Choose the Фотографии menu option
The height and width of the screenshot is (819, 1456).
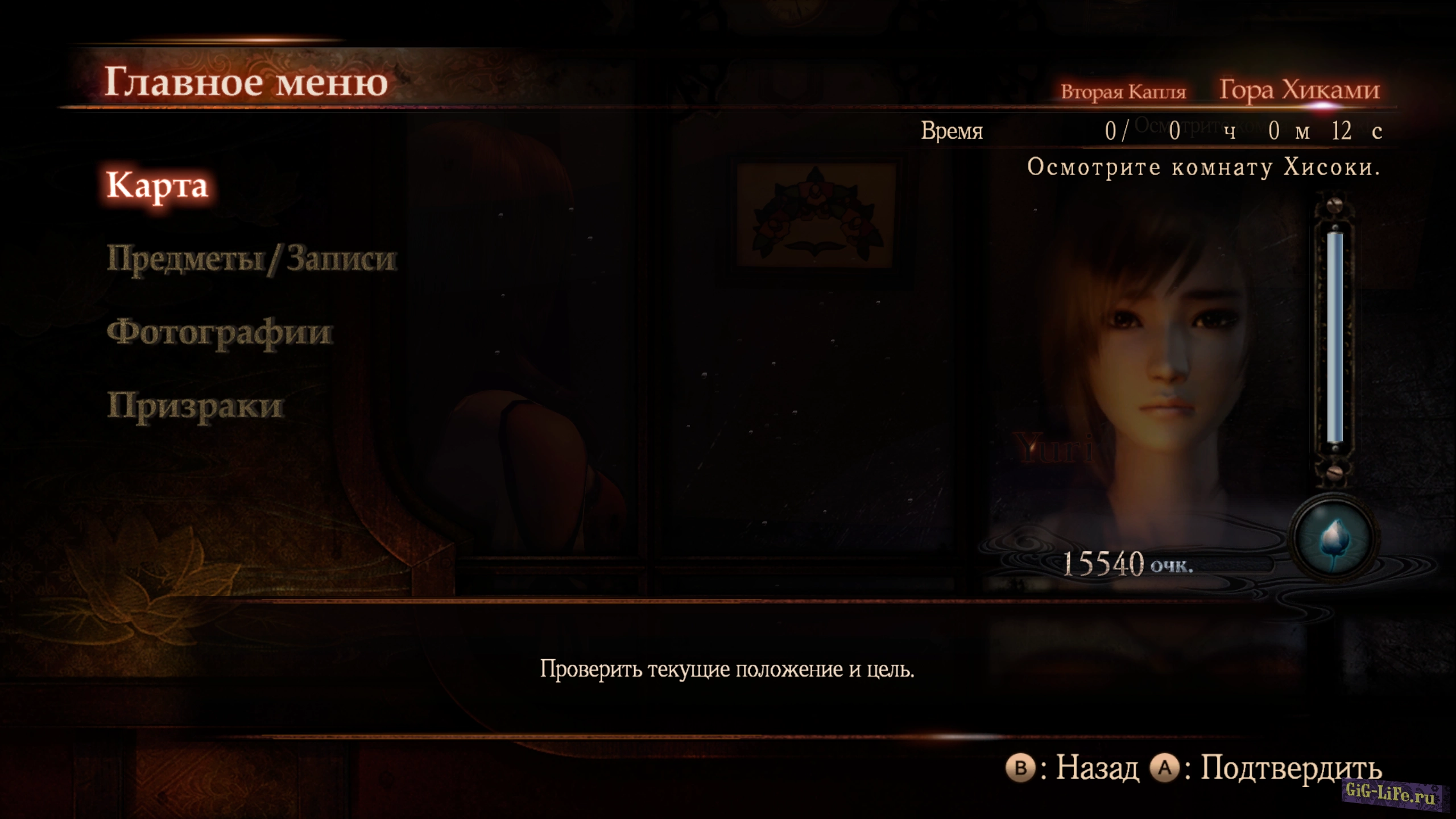point(220,333)
